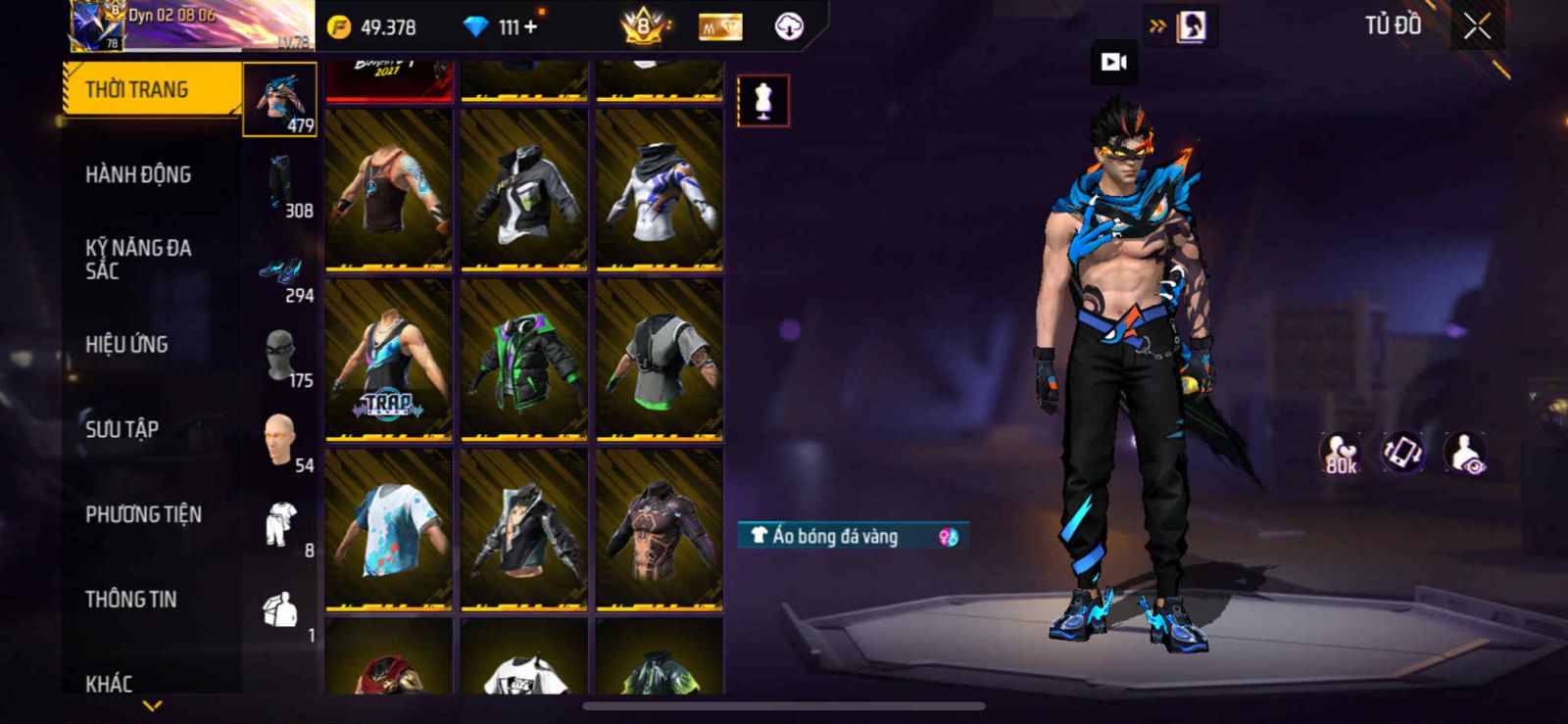The width and height of the screenshot is (1568, 724).
Task: Add diamonds with the plus button
Action: [530, 27]
